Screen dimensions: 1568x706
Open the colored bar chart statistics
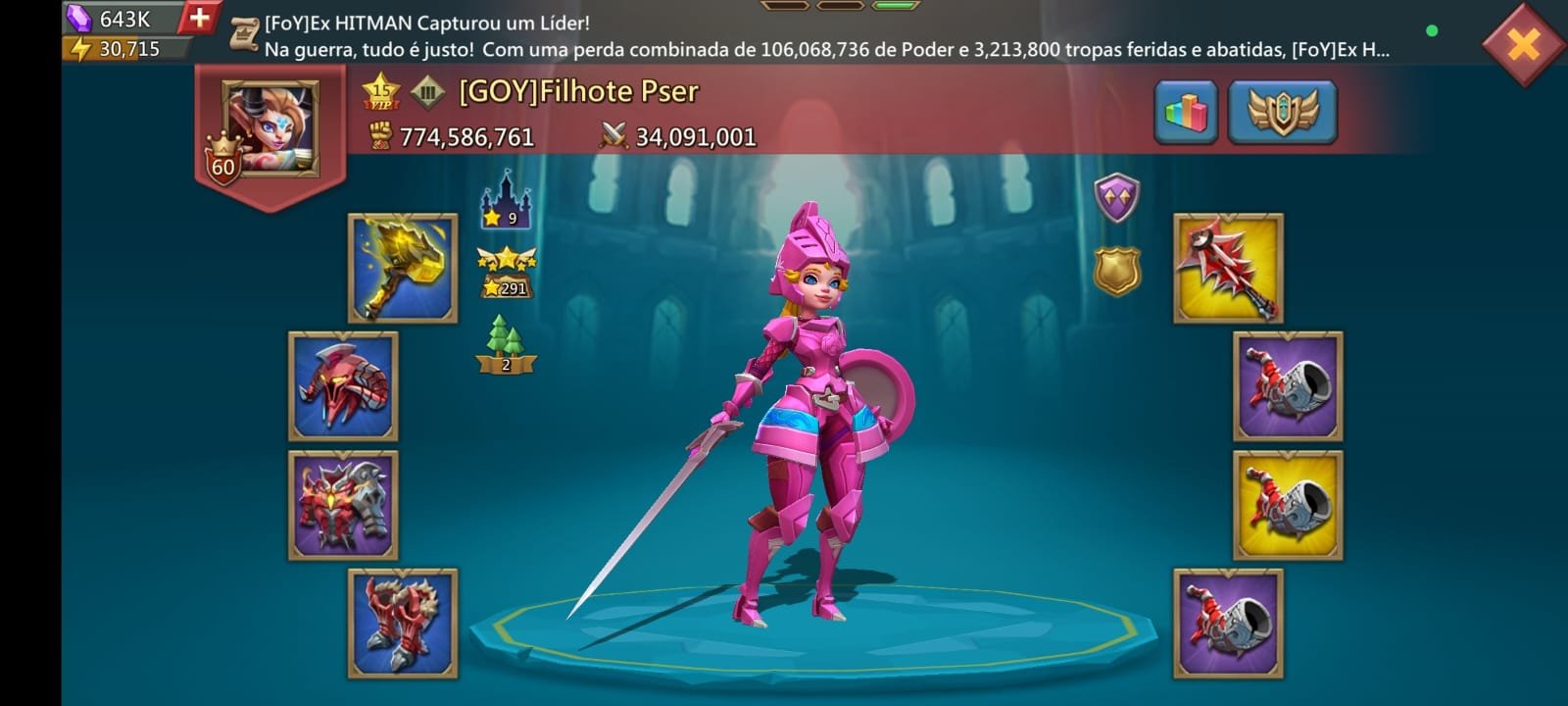coord(1186,113)
